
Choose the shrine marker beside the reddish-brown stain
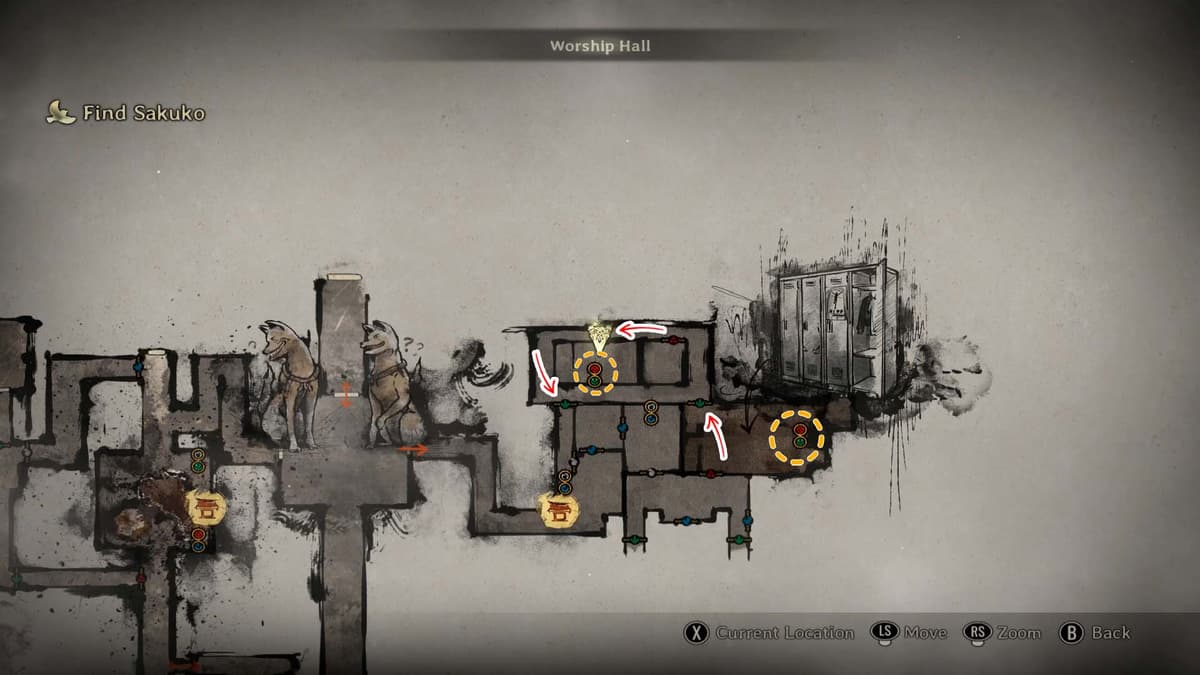pyautogui.click(x=207, y=507)
